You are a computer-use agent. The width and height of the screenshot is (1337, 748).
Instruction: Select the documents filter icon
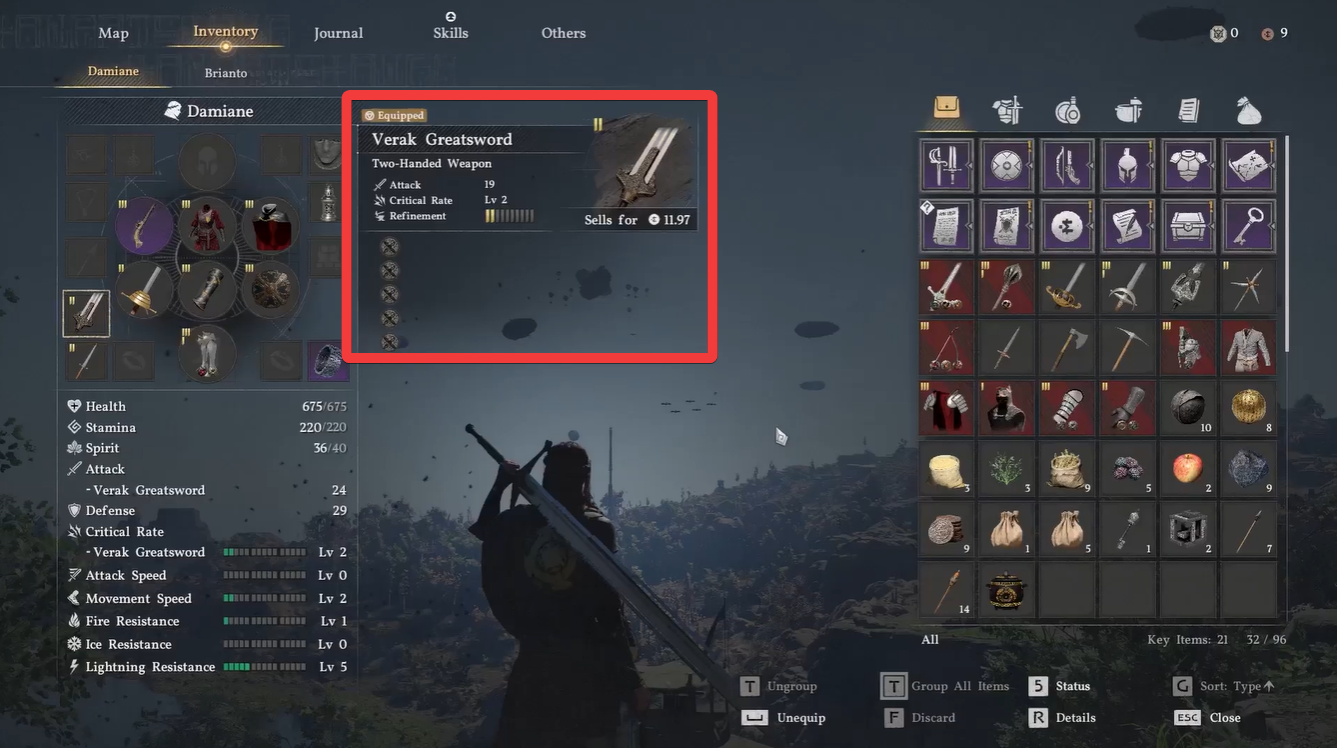(1187, 110)
